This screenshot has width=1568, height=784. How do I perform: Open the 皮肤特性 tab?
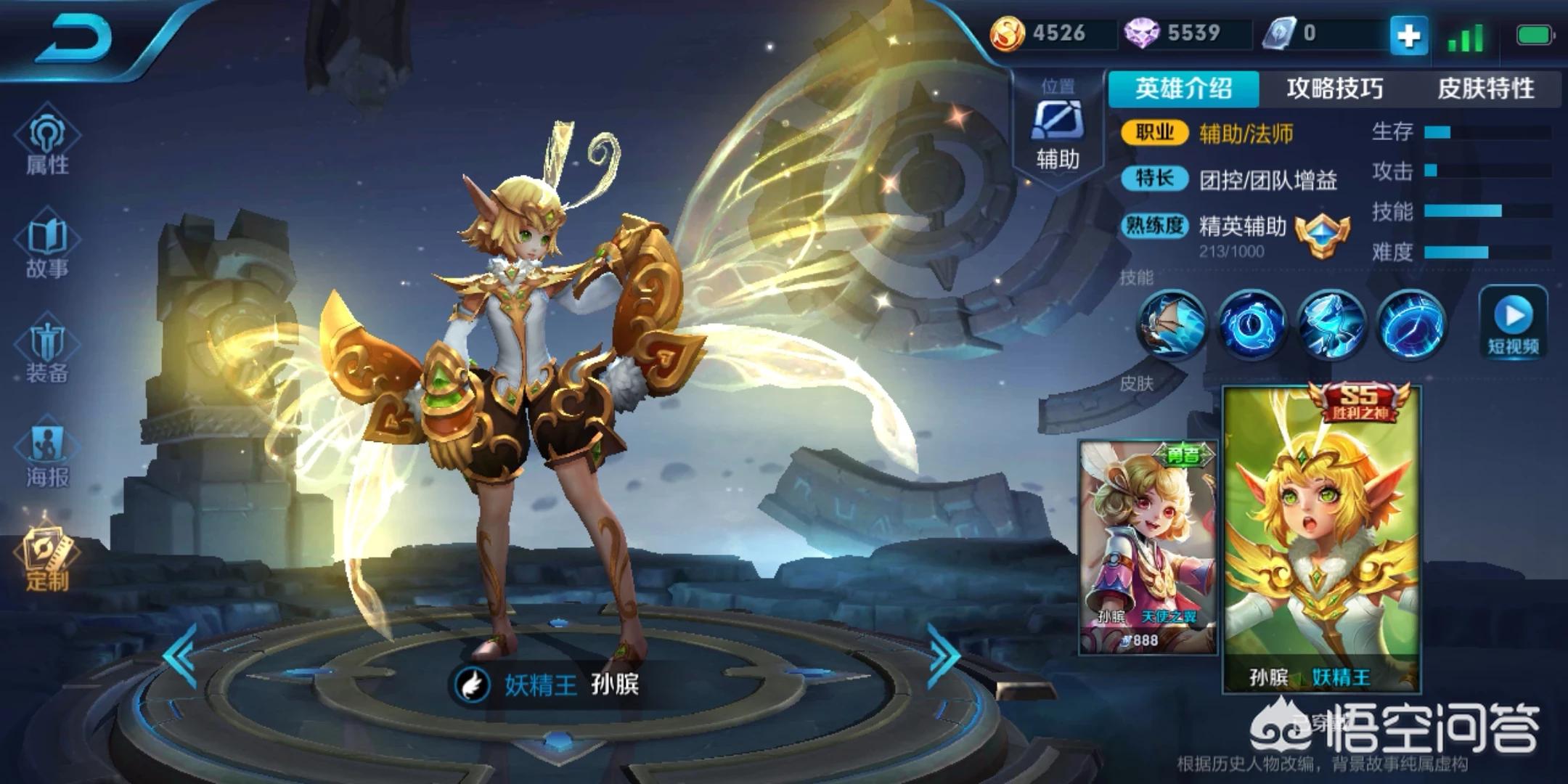pos(1485,89)
